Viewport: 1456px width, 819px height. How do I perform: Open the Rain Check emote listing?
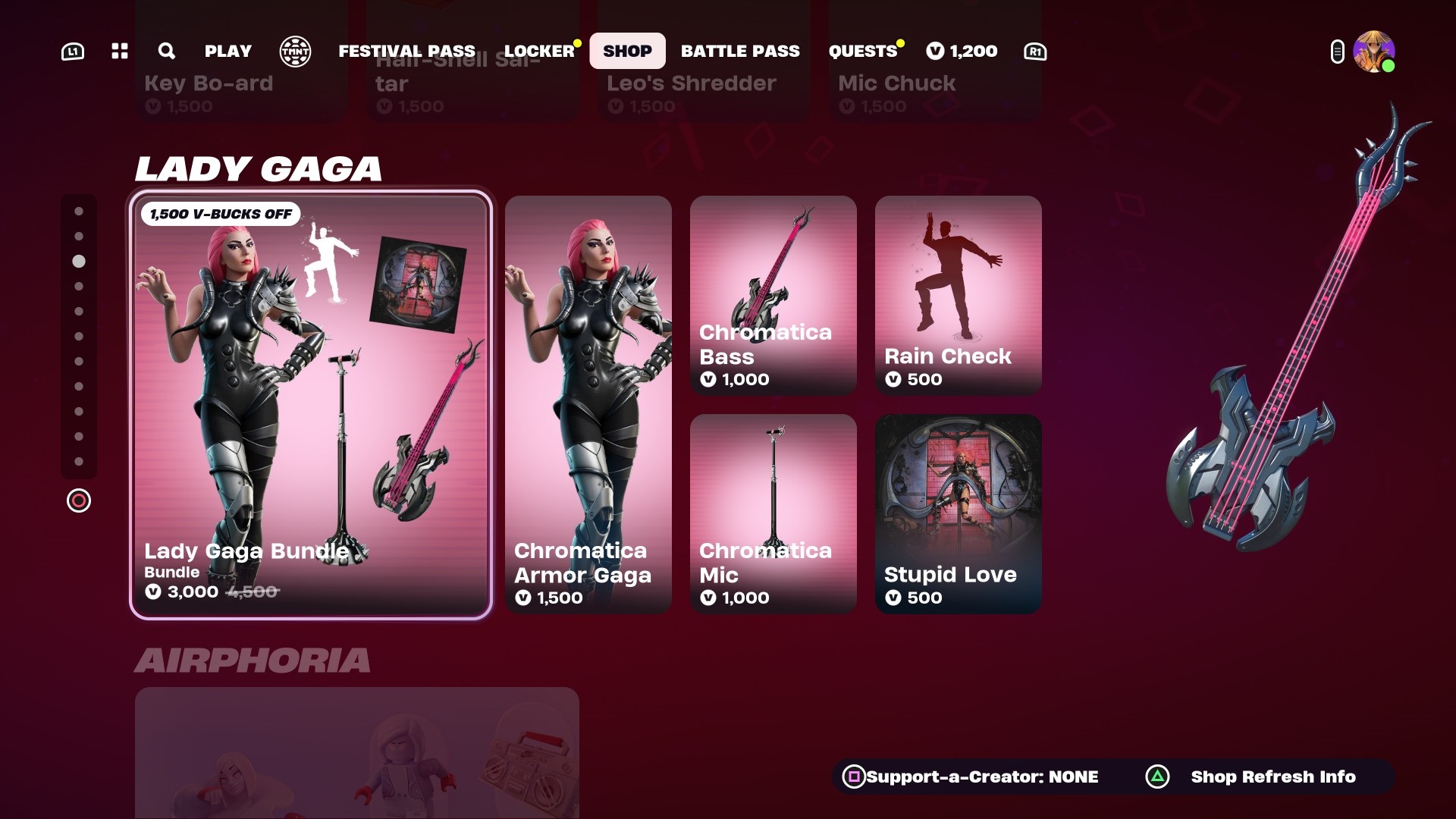pos(958,296)
